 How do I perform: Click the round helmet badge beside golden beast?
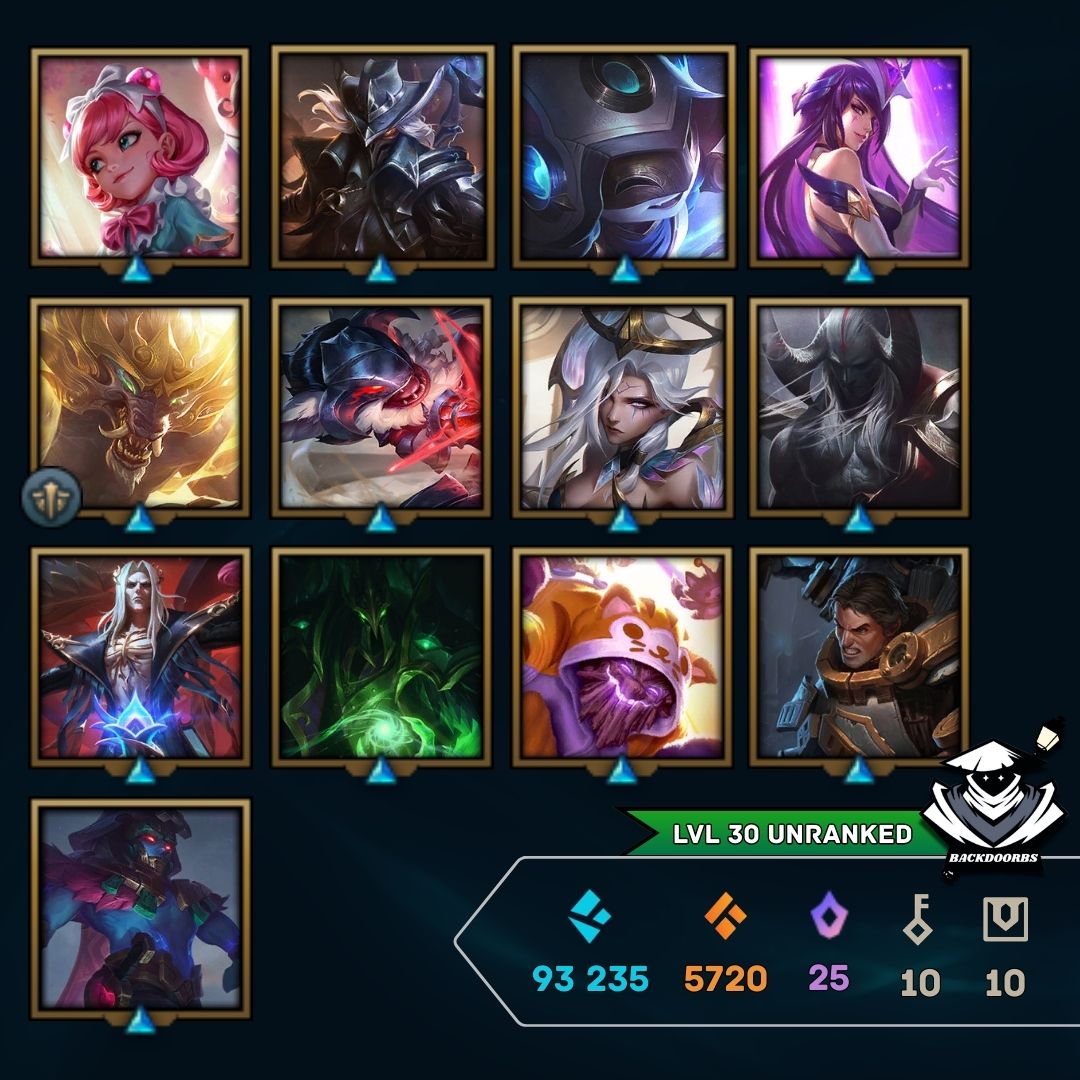(x=50, y=494)
